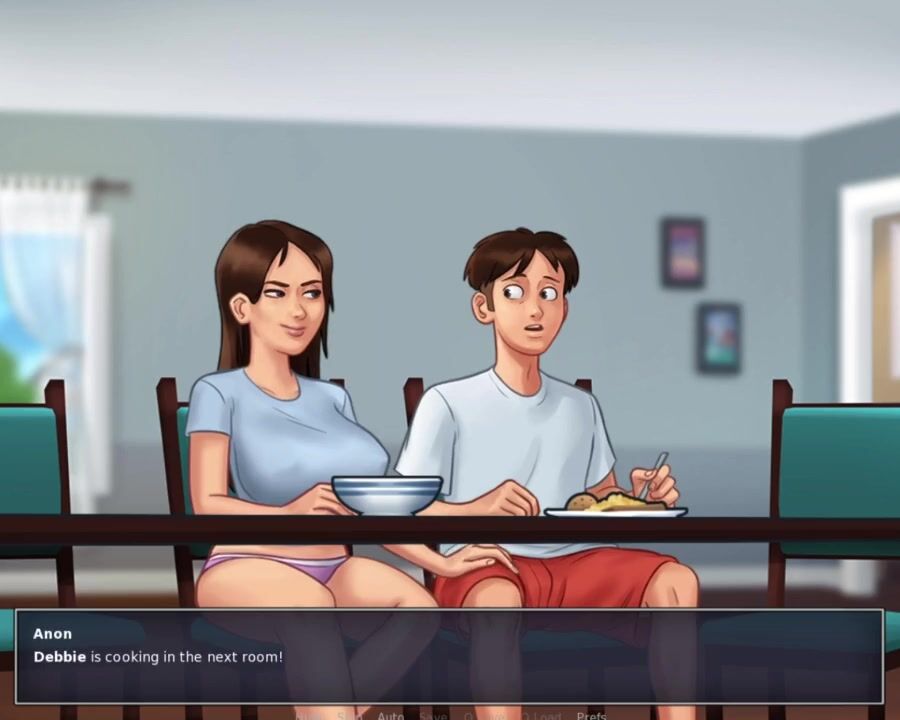This screenshot has height=720, width=900.
Task: Open the Save menu
Action: point(433,716)
